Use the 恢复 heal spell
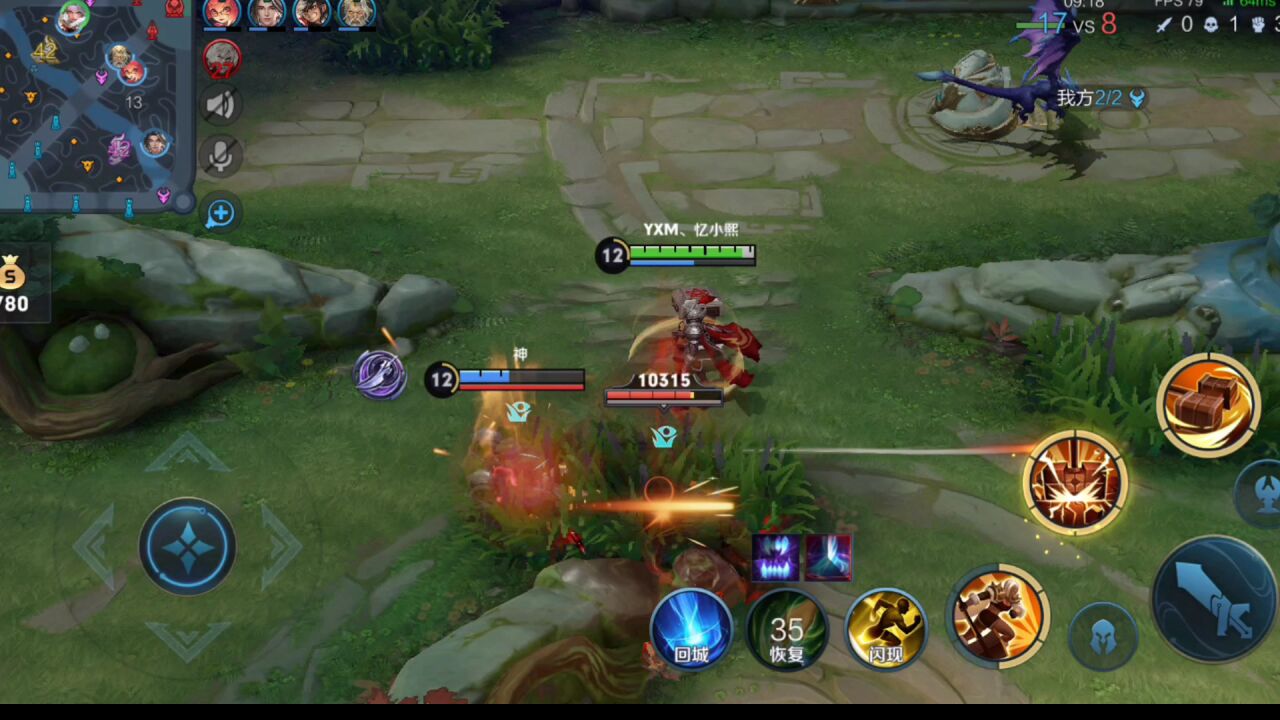 point(787,630)
